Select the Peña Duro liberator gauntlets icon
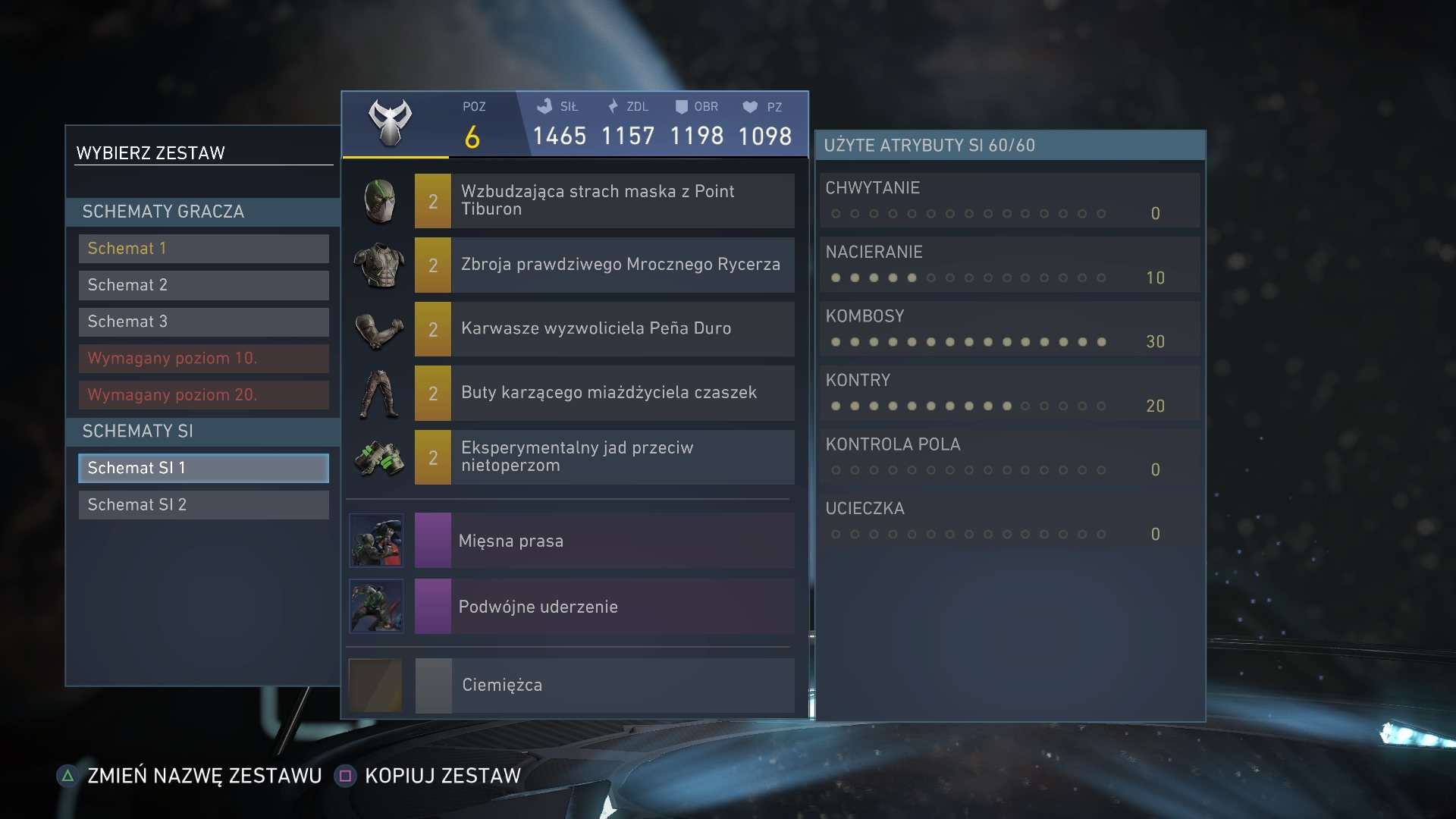Image resolution: width=1456 pixels, height=819 pixels. pyautogui.click(x=378, y=328)
